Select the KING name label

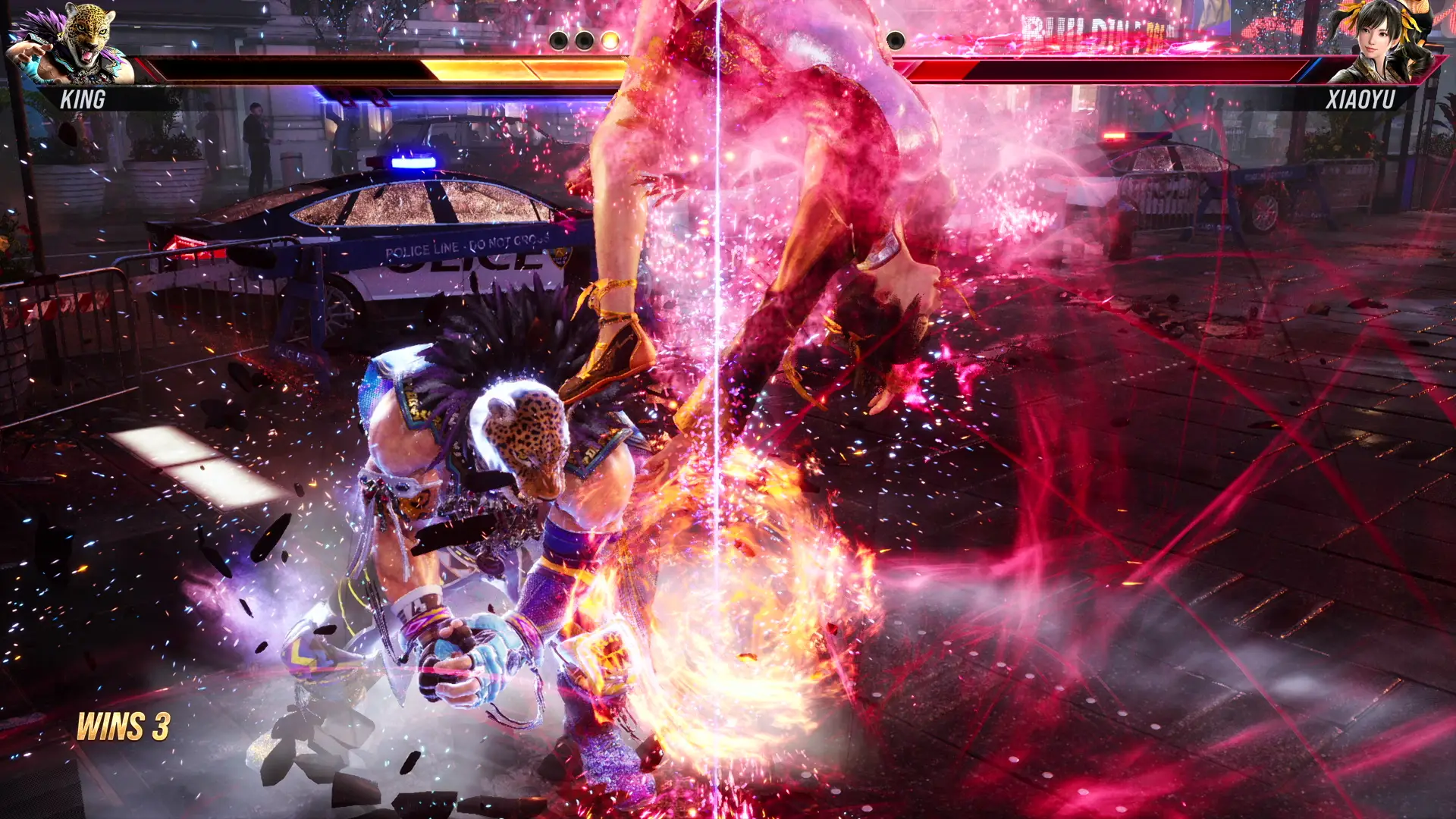82,99
